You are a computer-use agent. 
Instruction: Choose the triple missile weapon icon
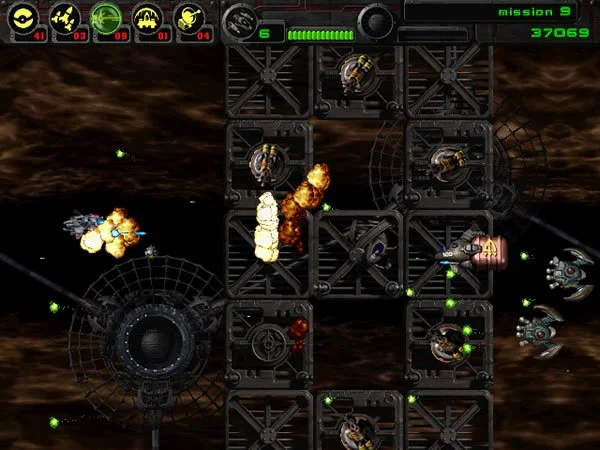[x=64, y=17]
